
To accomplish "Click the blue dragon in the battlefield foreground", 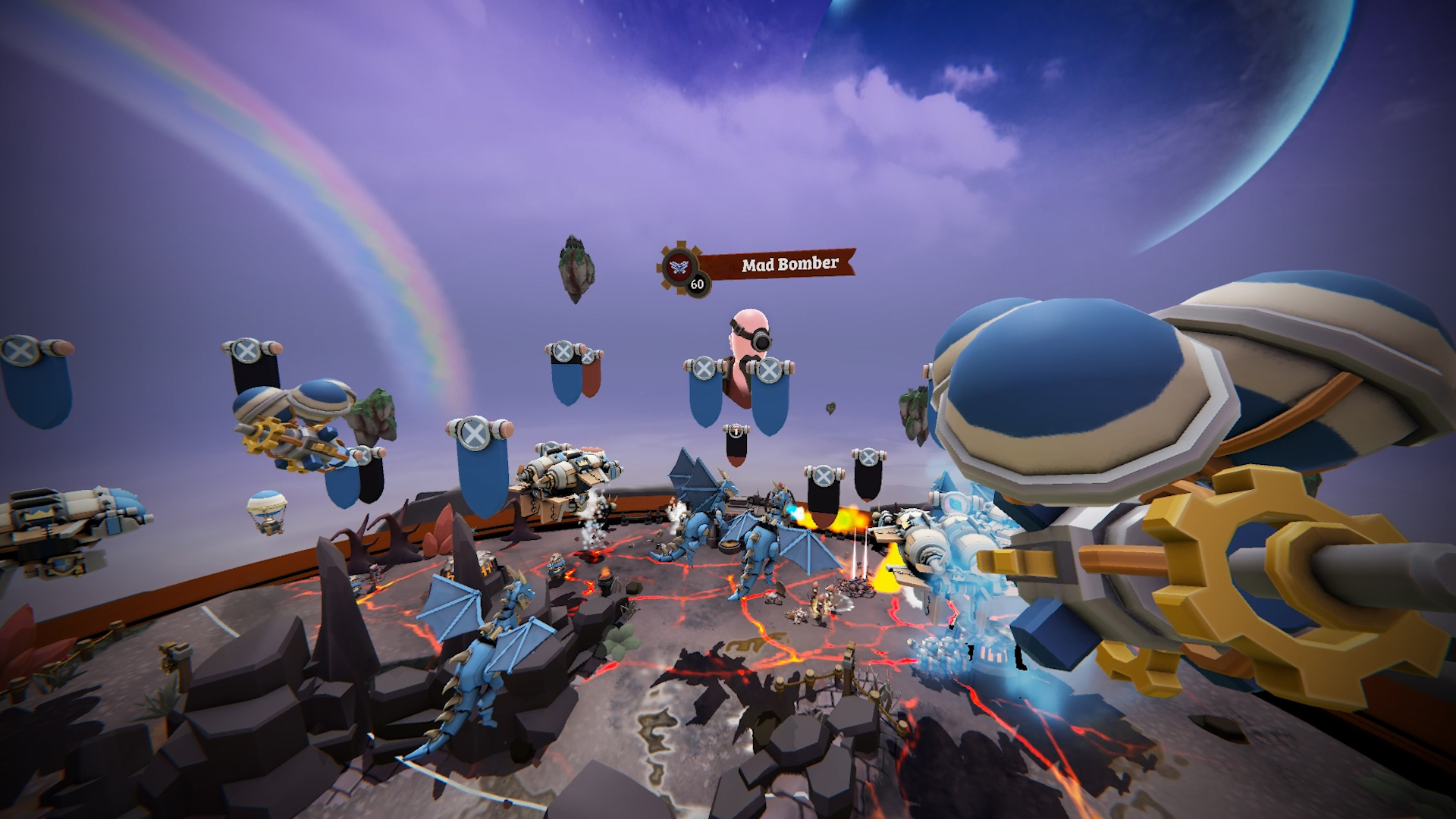I will [485, 667].
